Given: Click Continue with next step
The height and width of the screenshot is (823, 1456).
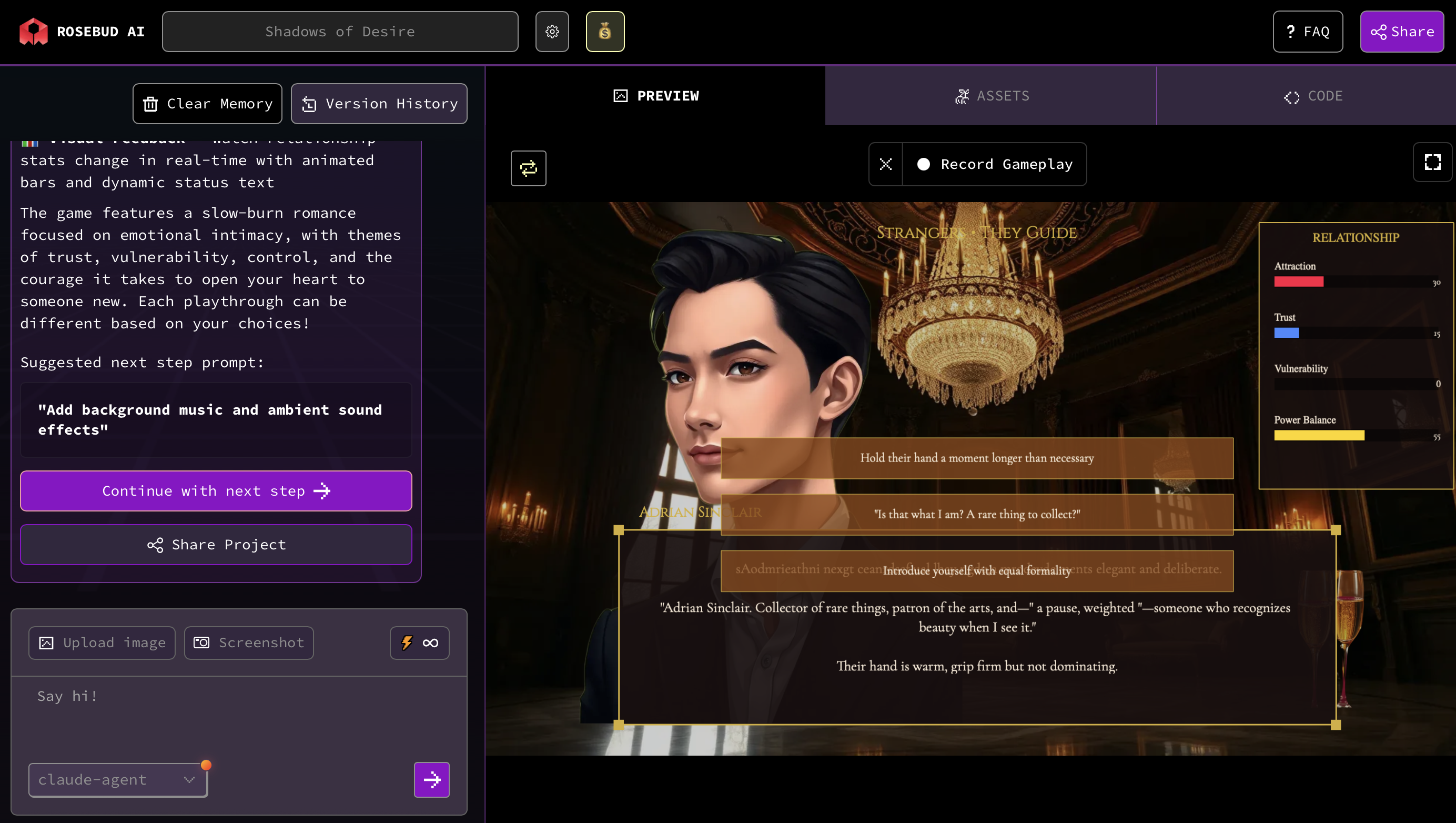Looking at the screenshot, I should [x=216, y=490].
